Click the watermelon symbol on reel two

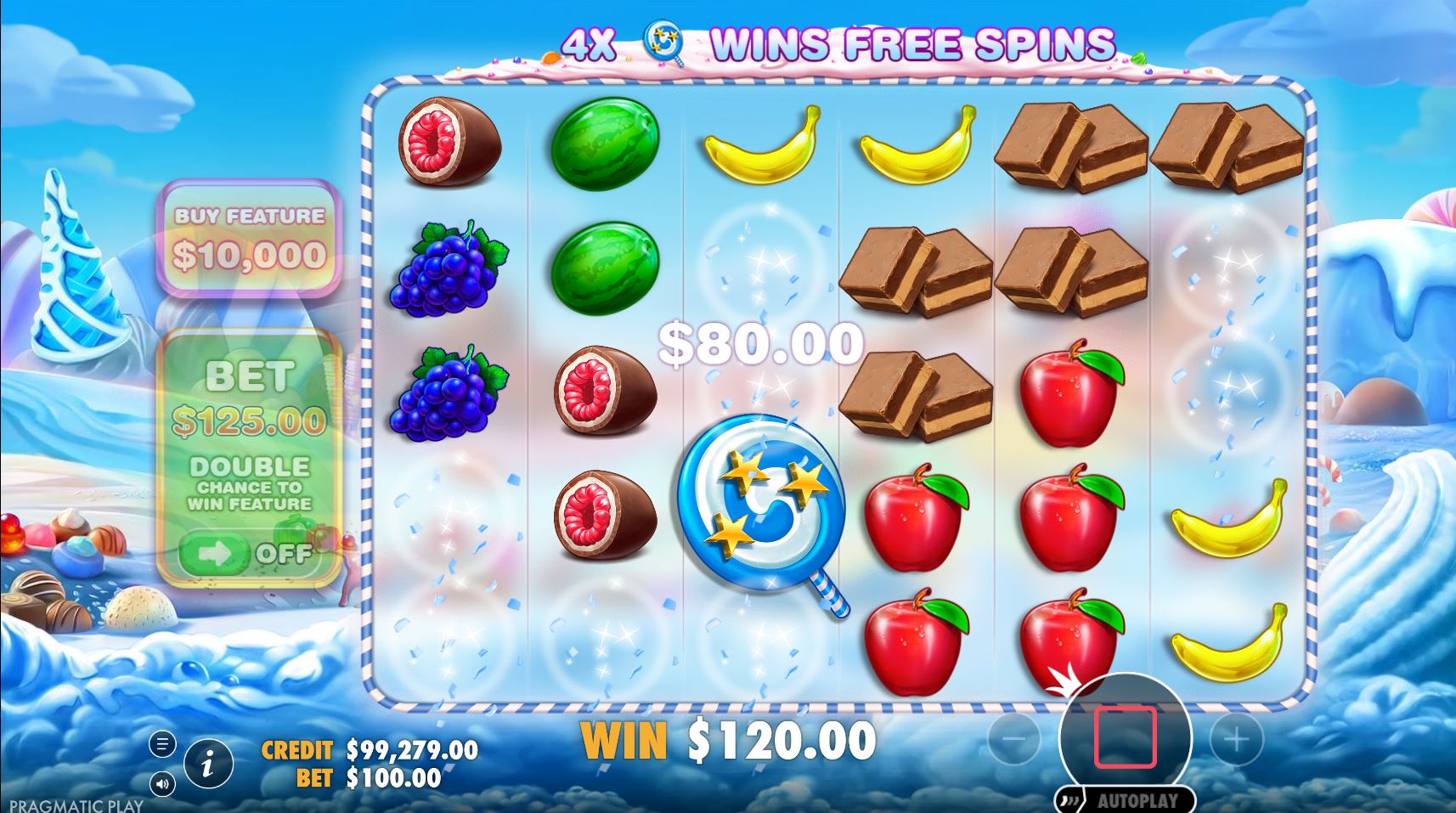(605, 143)
